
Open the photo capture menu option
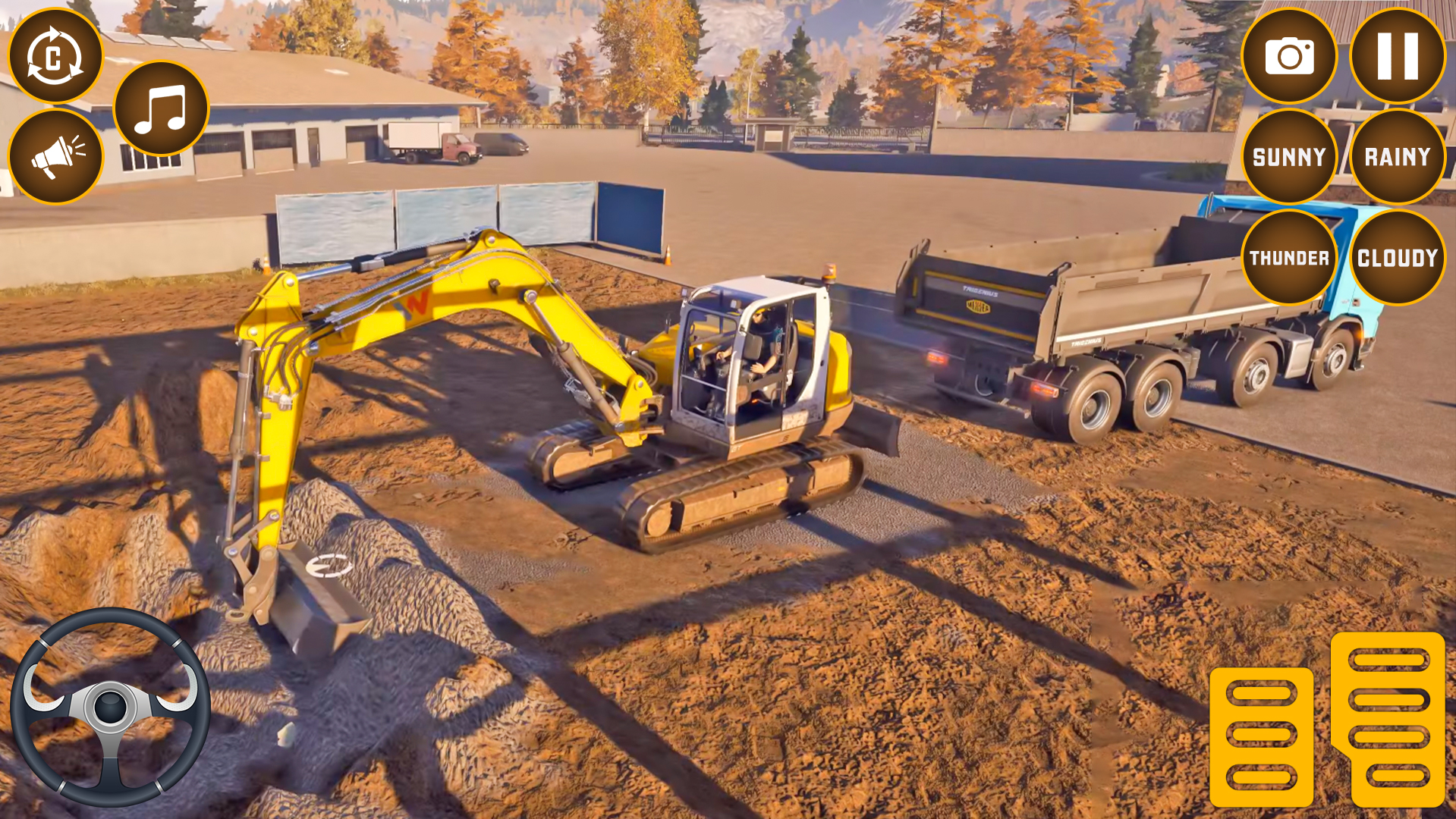(x=1290, y=55)
